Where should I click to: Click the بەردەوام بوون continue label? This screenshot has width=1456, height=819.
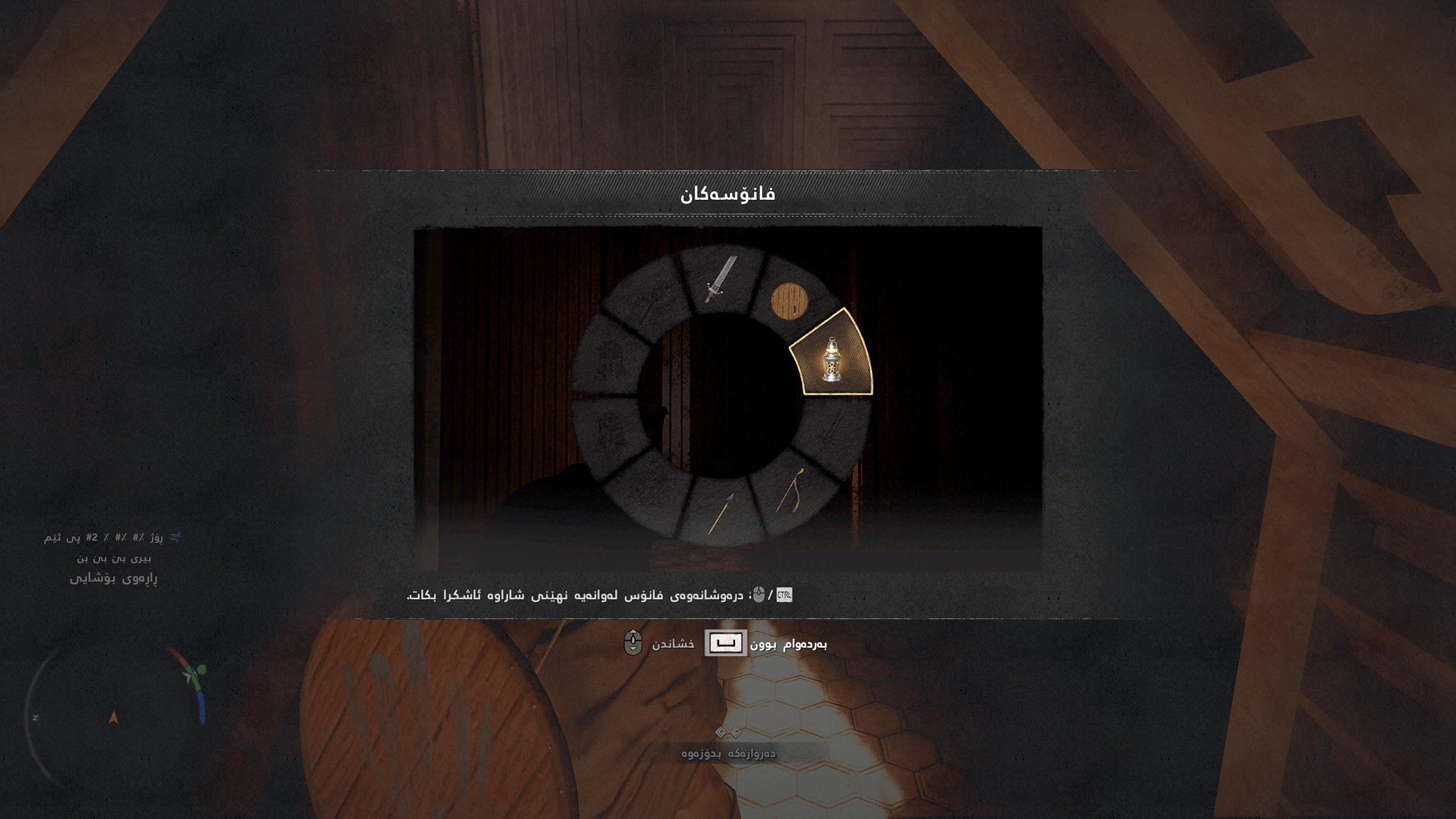coord(789,644)
